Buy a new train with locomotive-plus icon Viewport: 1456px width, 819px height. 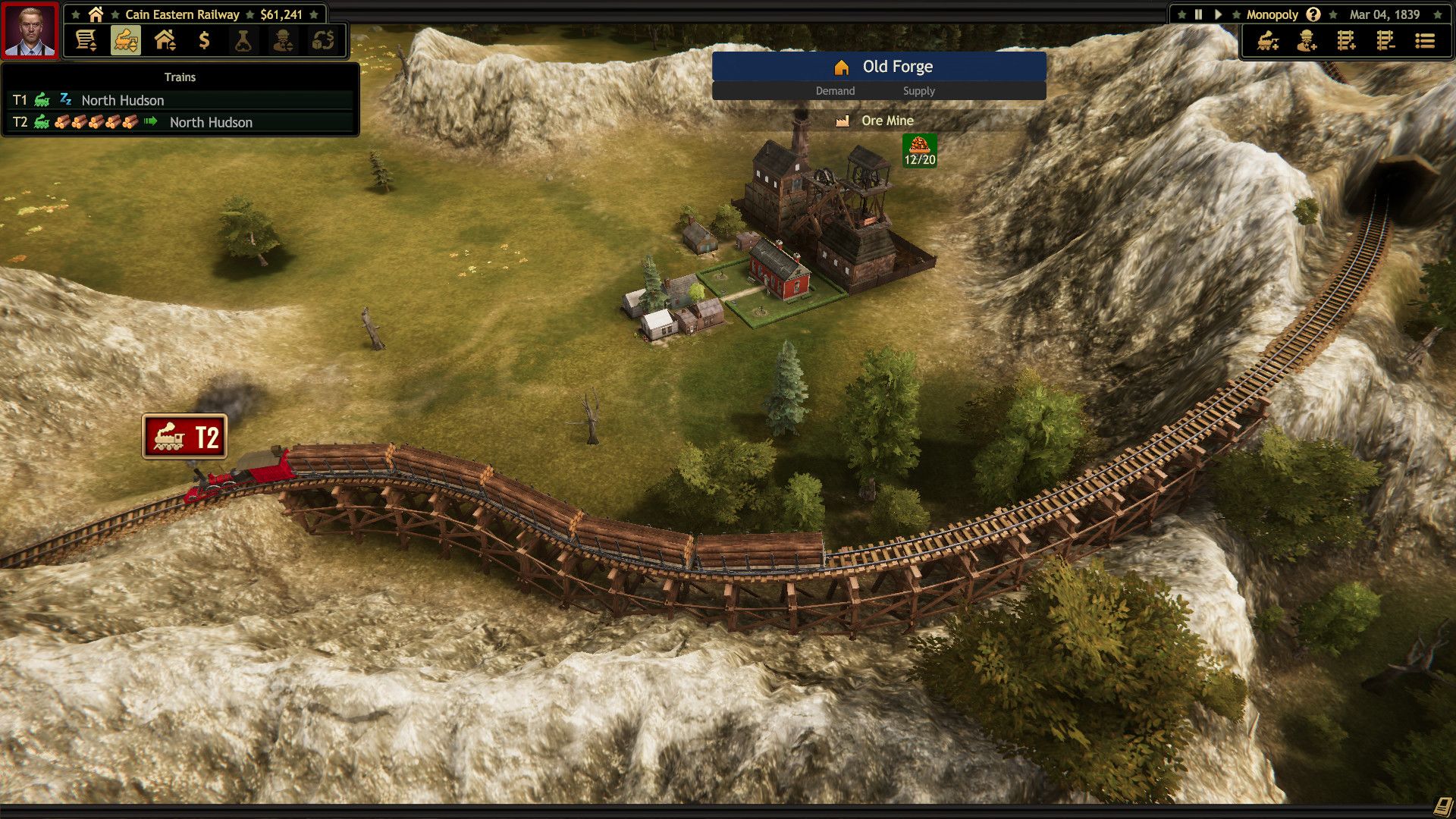1268,41
